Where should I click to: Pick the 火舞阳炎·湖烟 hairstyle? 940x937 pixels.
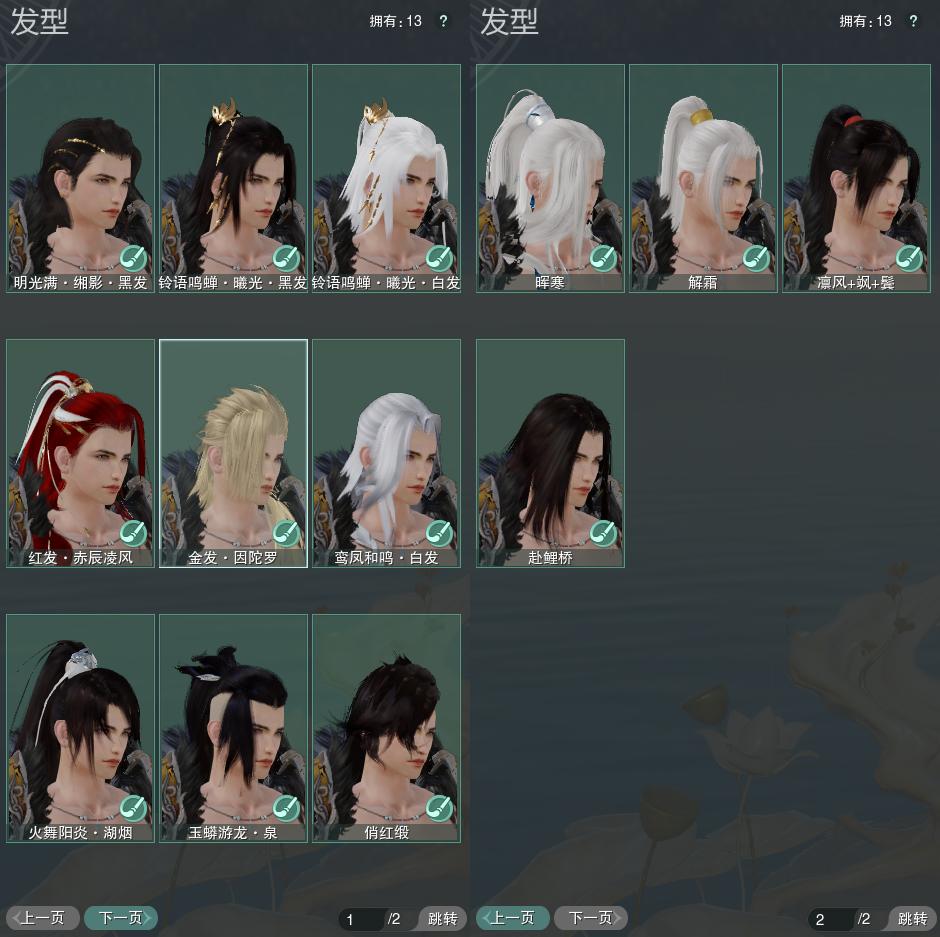(80, 720)
